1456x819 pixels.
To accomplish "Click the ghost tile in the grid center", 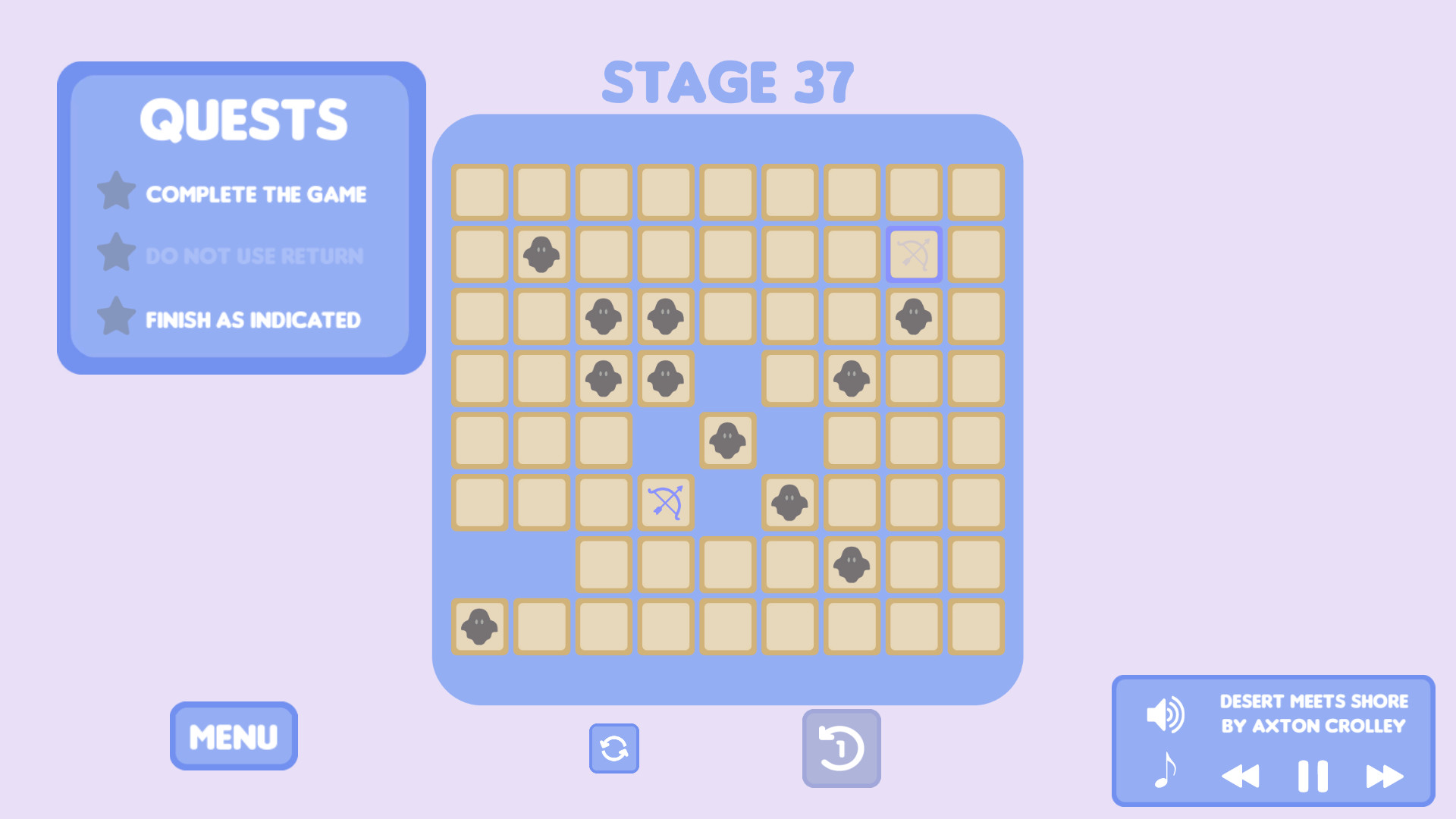I will coord(727,440).
